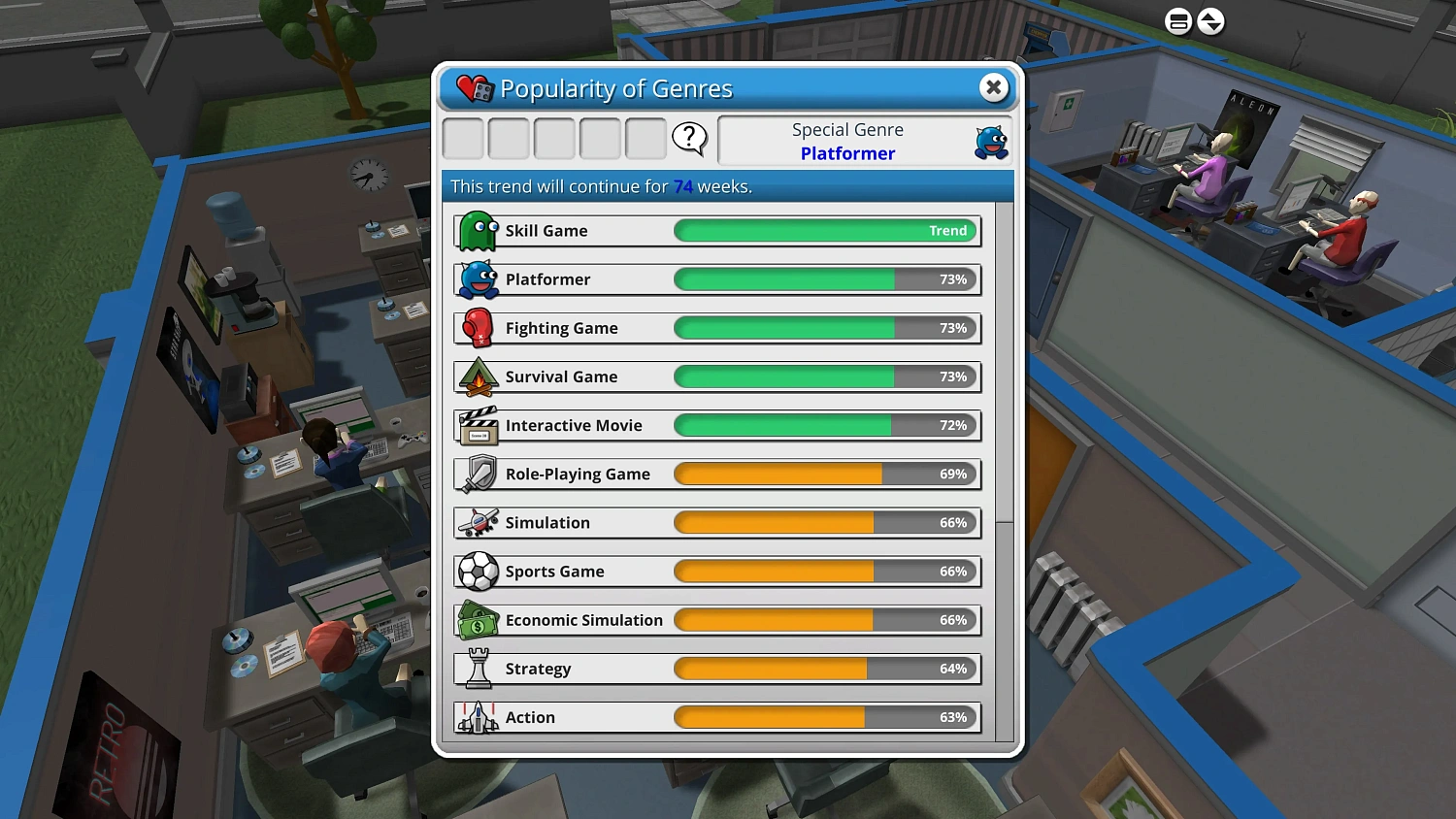The height and width of the screenshot is (819, 1456).
Task: Click the Survival Game campfire icon
Action: point(477,377)
